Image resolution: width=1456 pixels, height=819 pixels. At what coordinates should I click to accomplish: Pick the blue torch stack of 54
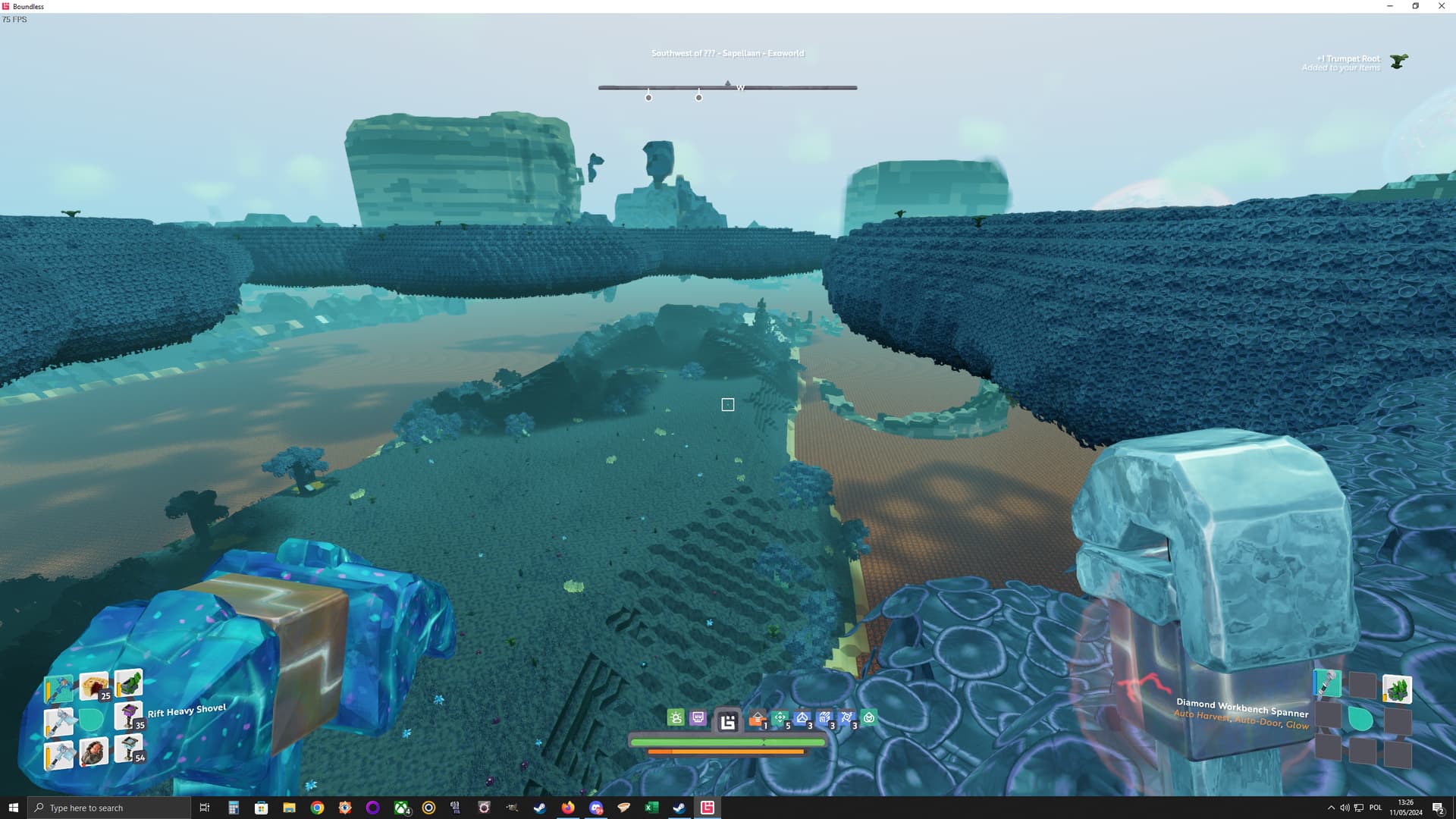(128, 748)
